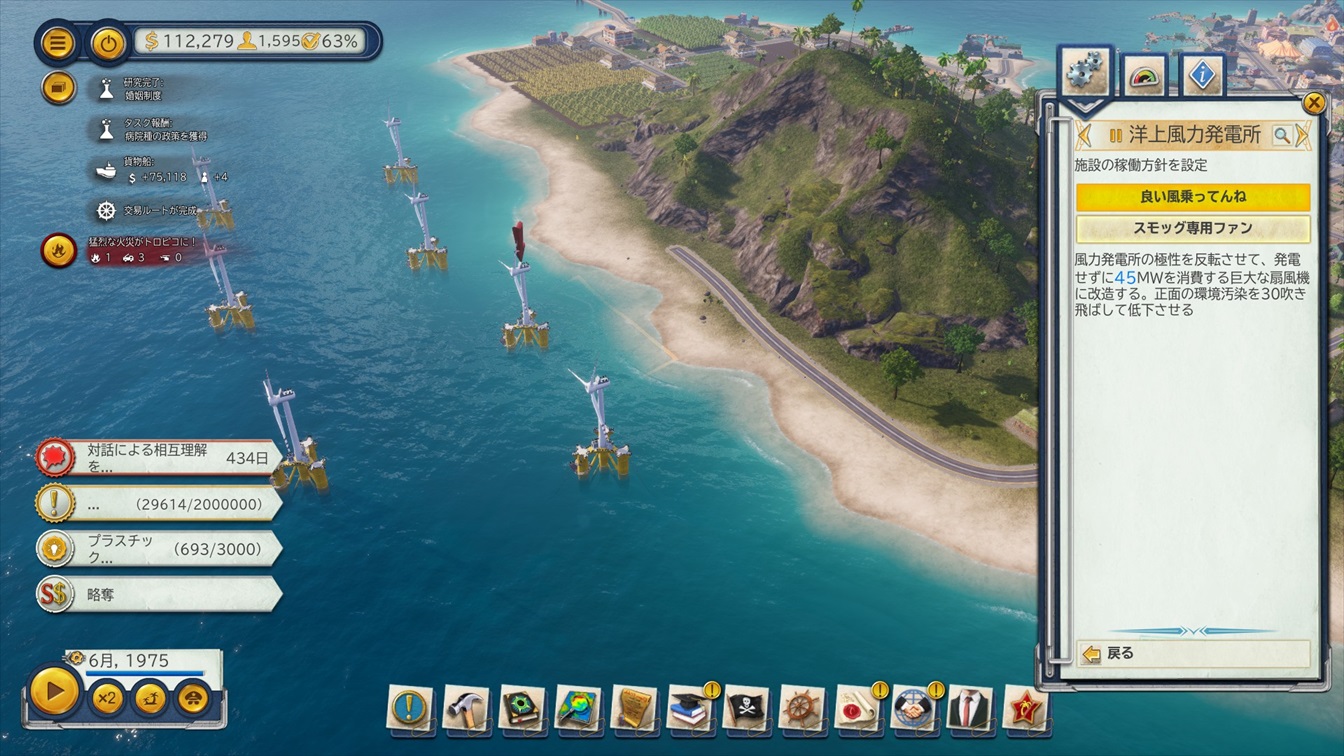Select the plastic objective tracker
The height and width of the screenshot is (756, 1344).
coord(158,549)
